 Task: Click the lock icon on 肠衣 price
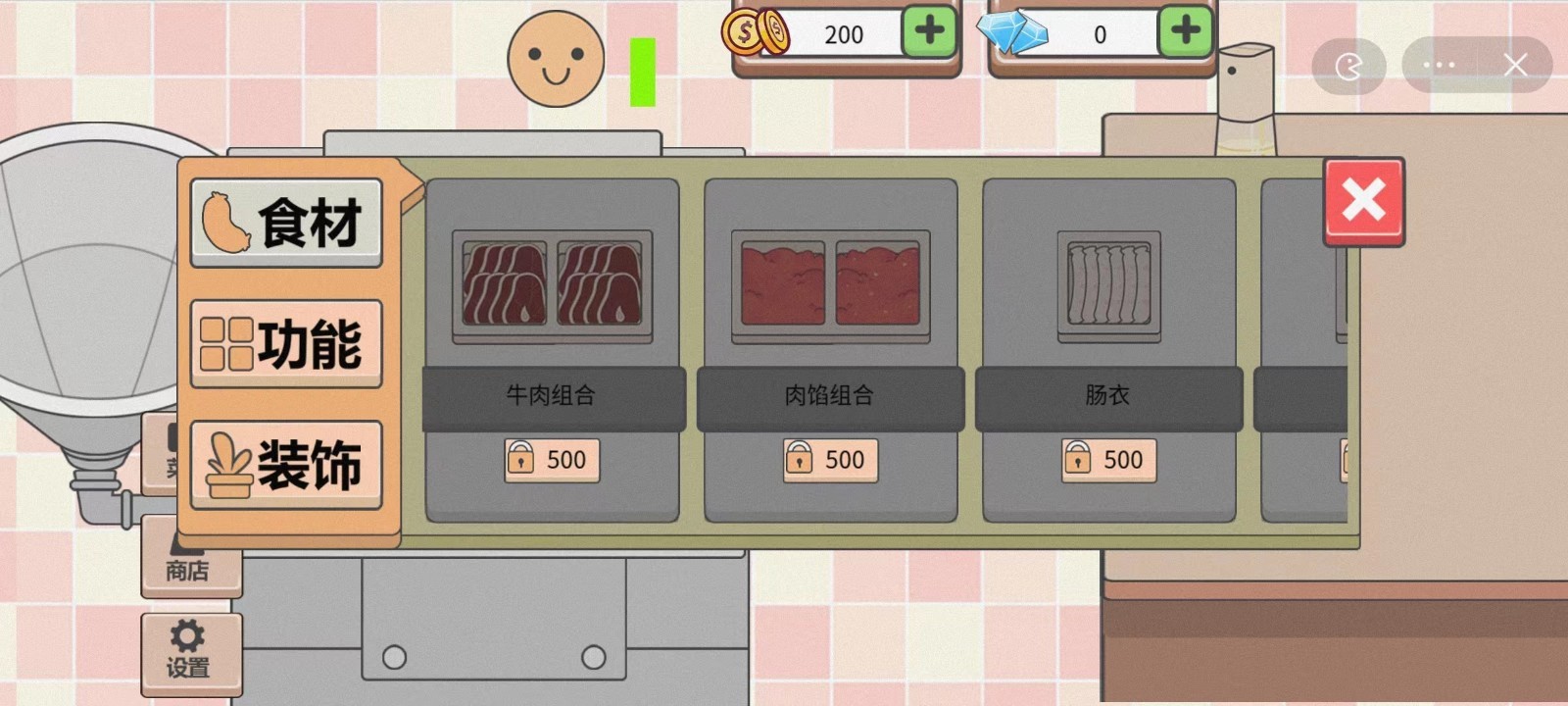(1077, 460)
